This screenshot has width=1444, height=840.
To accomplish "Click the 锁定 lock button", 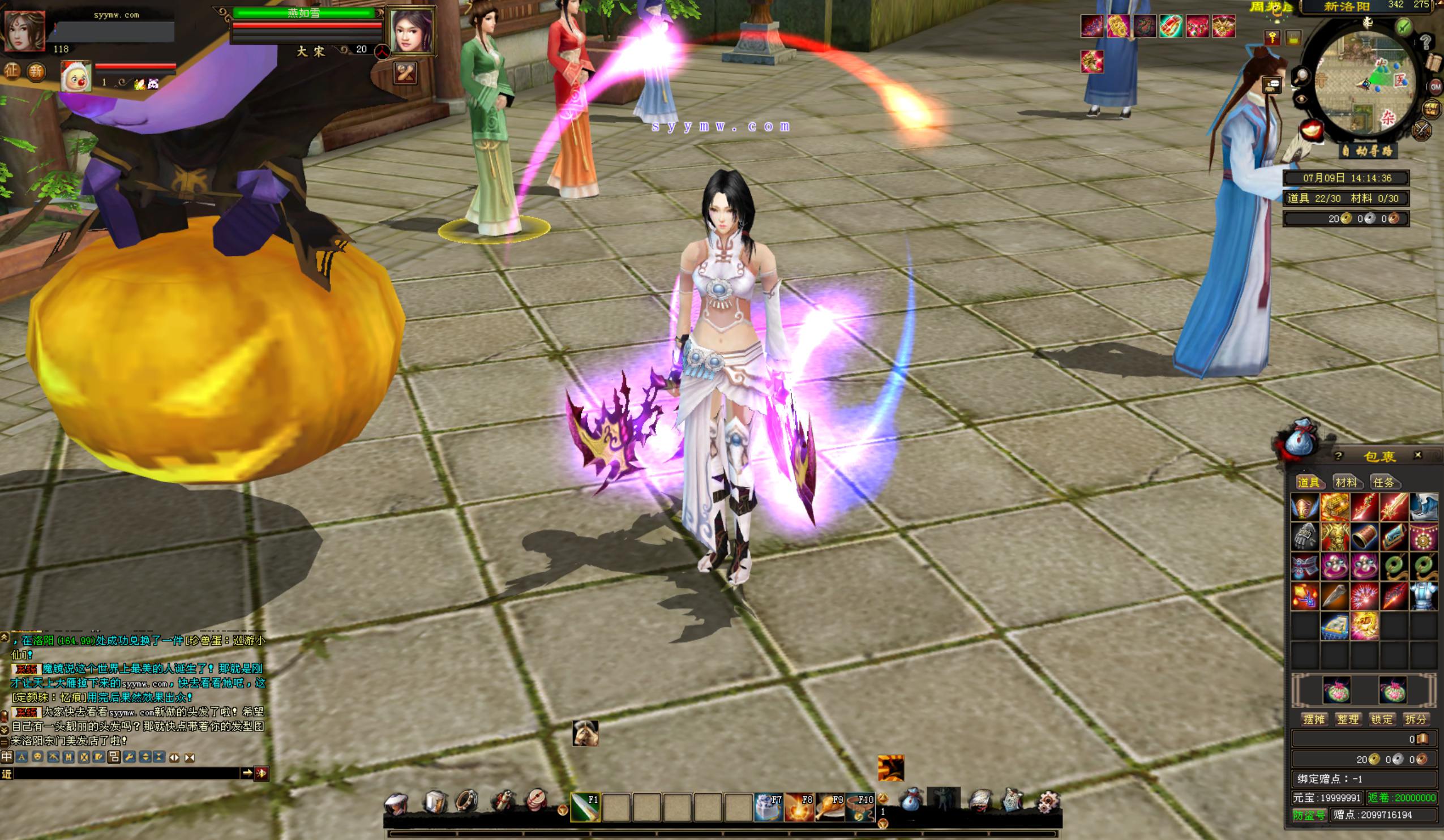I will click(x=1381, y=719).
